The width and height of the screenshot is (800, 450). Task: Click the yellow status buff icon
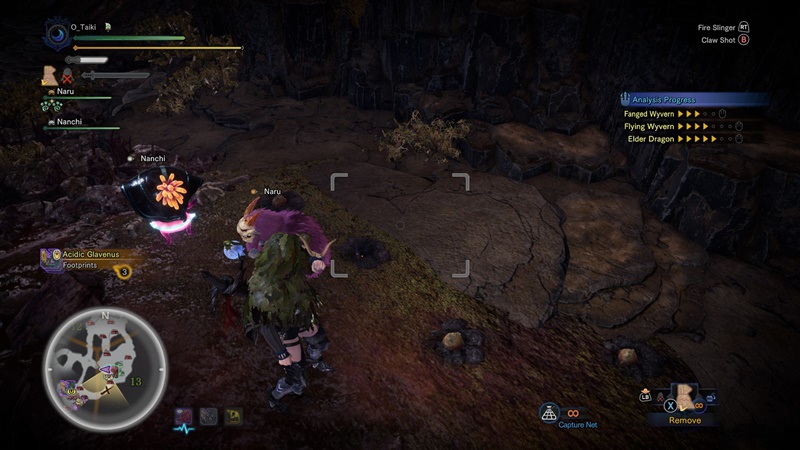(232, 414)
